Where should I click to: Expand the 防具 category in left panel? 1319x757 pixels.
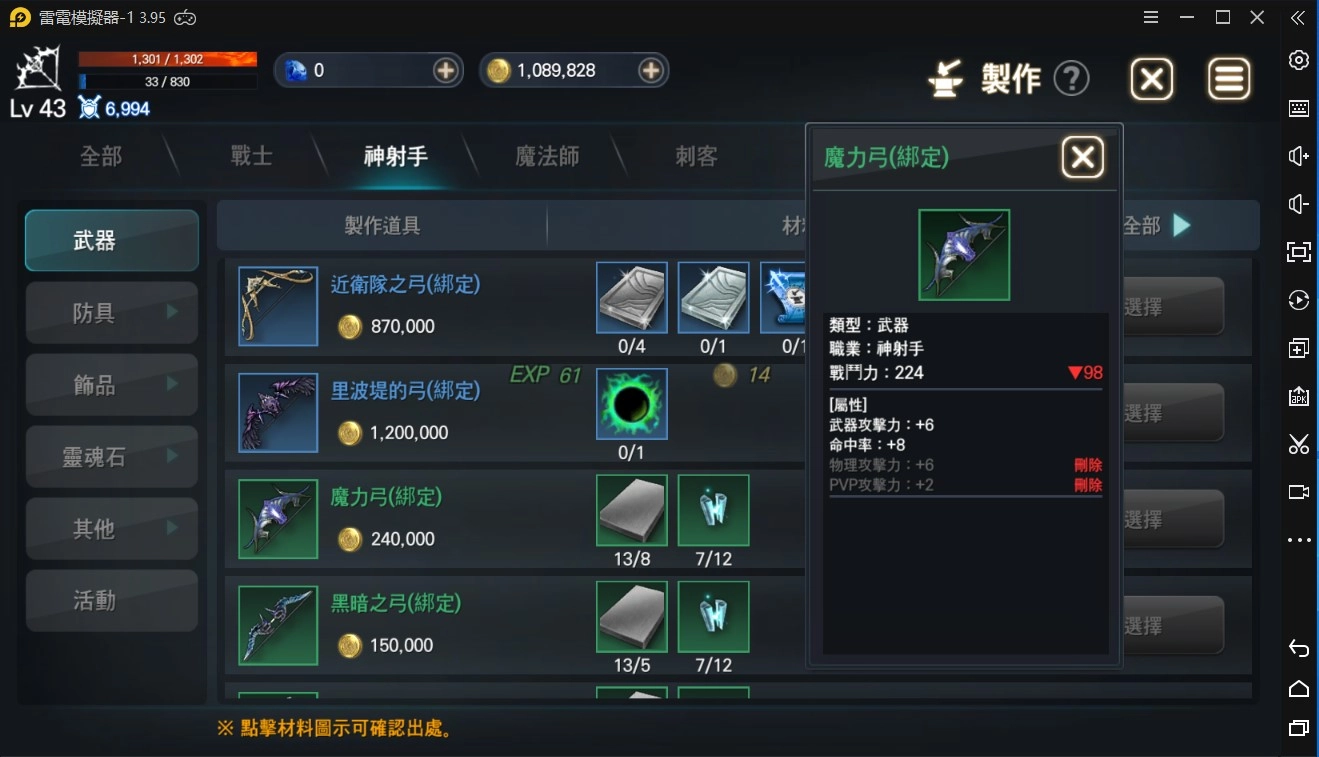click(111, 312)
